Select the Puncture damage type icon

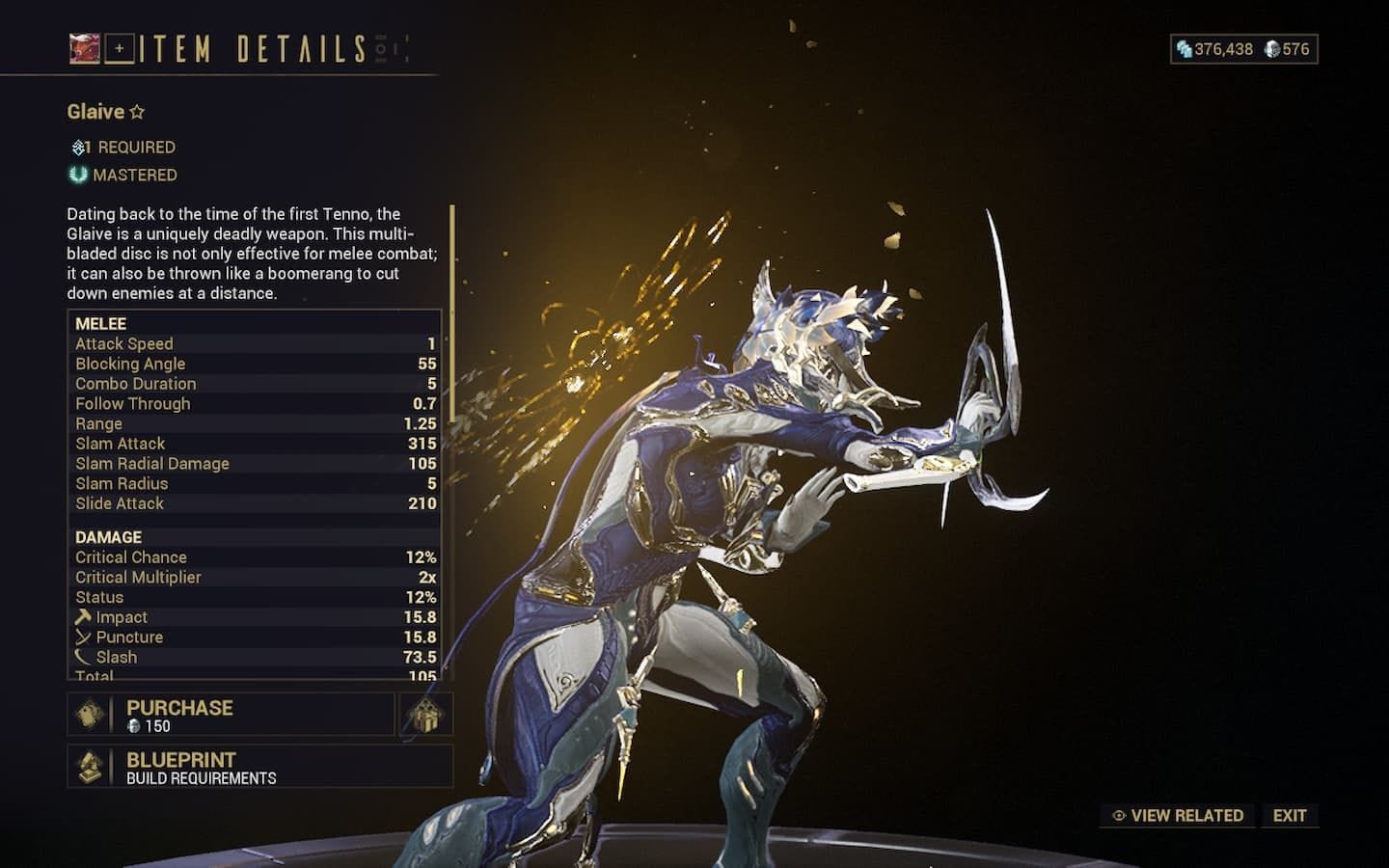(x=82, y=637)
